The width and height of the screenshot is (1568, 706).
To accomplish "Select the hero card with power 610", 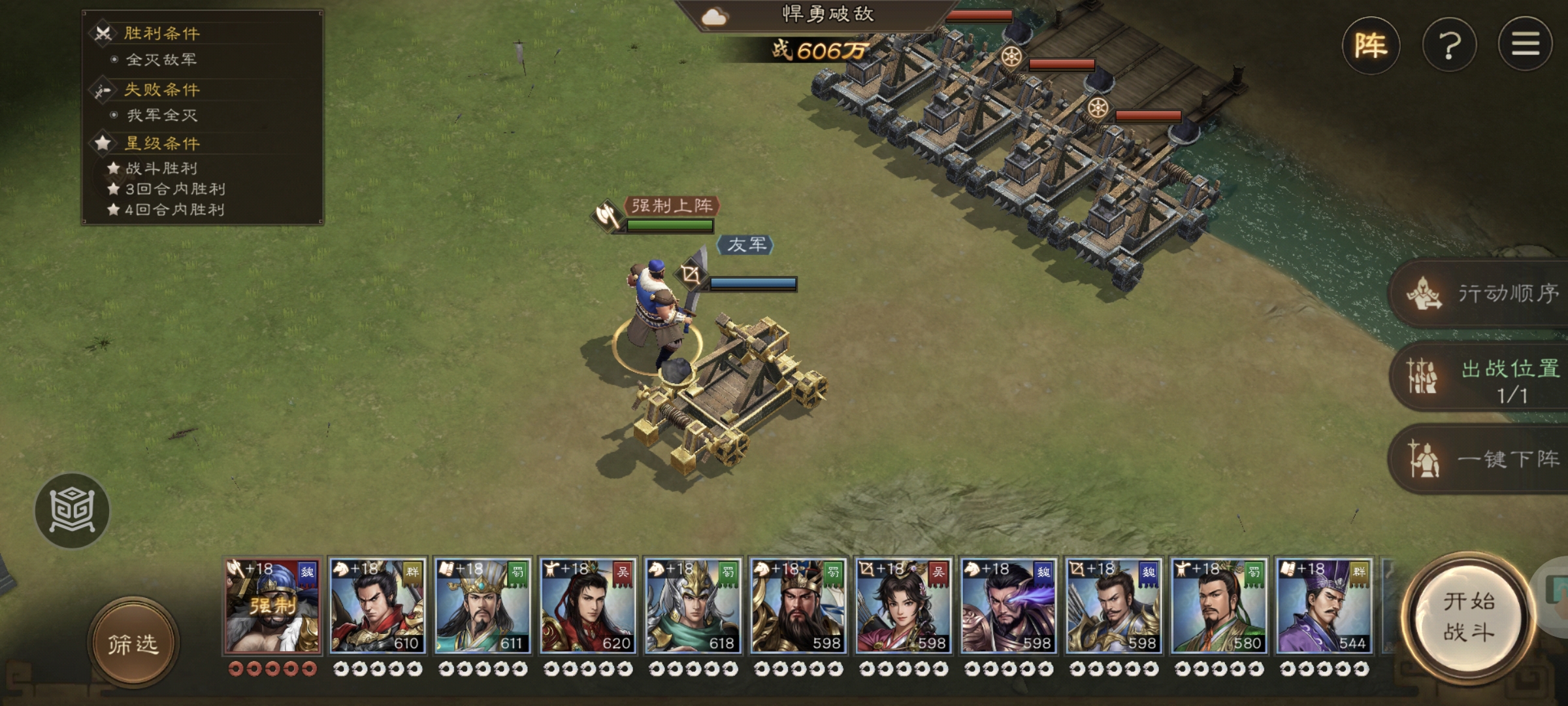I will [x=378, y=606].
